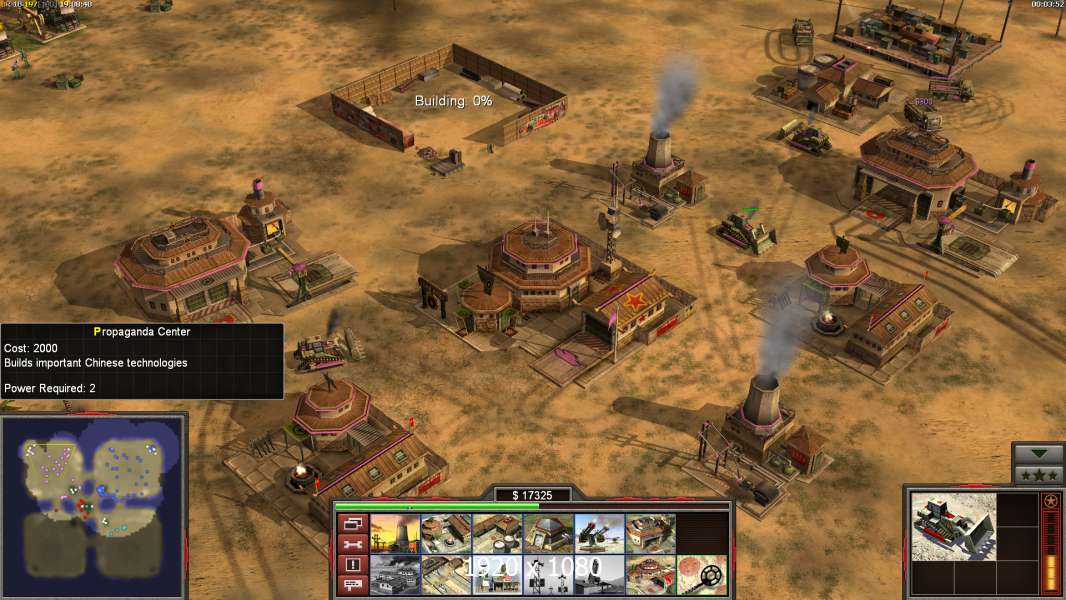Build a Nuclear Reactor from the build bar
The height and width of the screenshot is (600, 1066).
(x=395, y=533)
